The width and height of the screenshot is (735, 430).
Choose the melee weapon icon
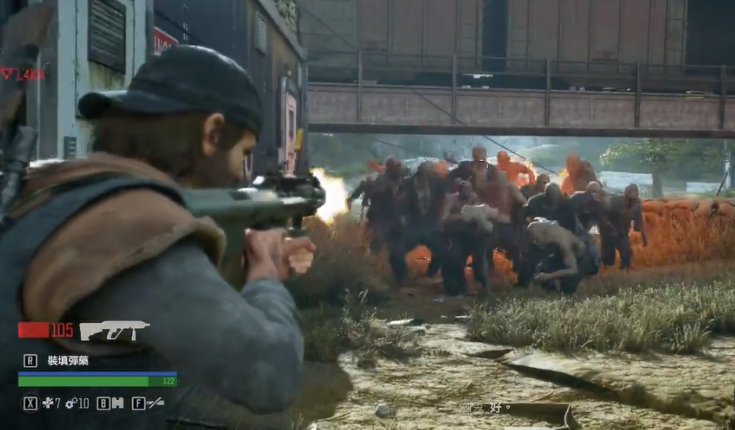pos(155,403)
